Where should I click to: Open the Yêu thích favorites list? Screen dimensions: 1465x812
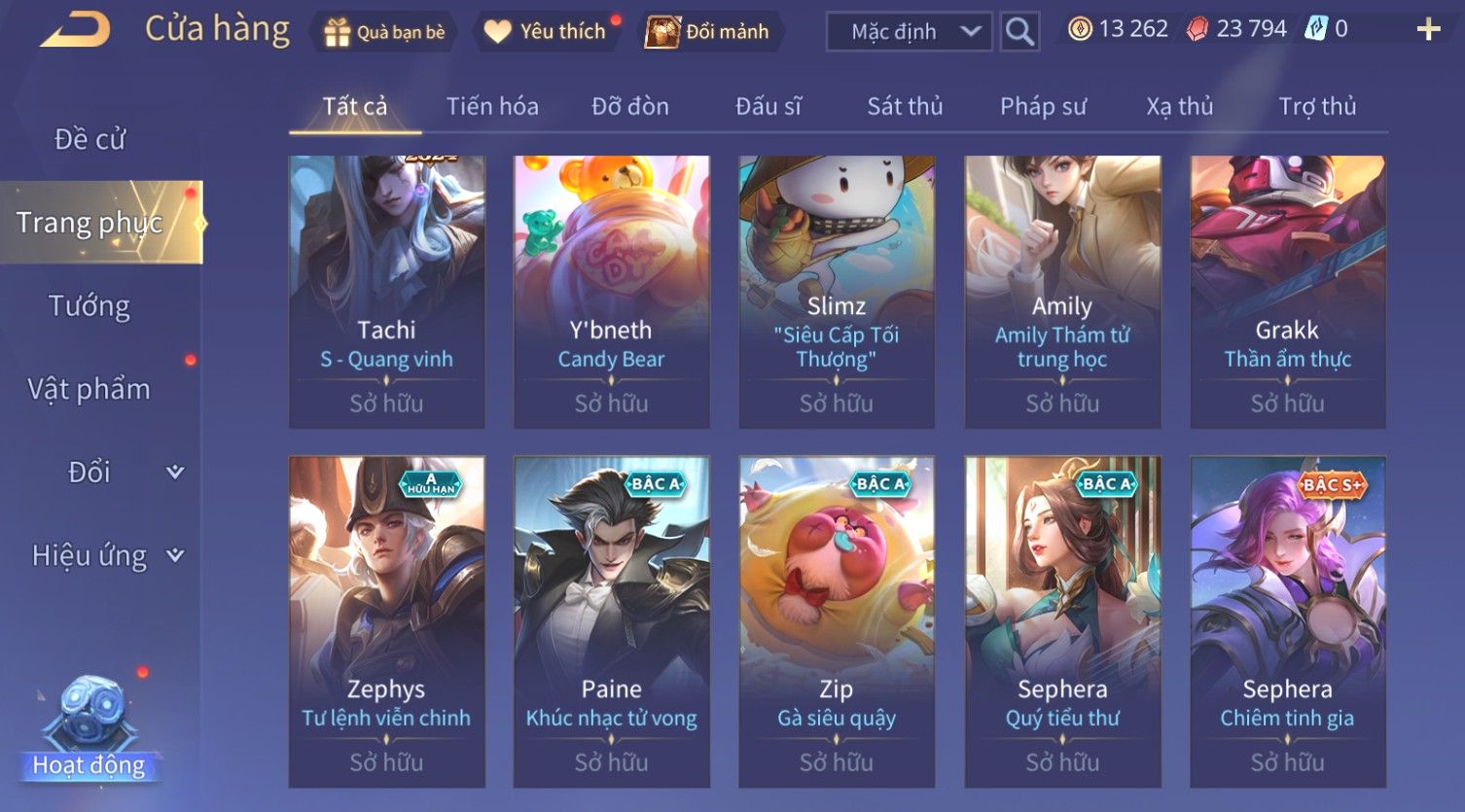pos(547,32)
